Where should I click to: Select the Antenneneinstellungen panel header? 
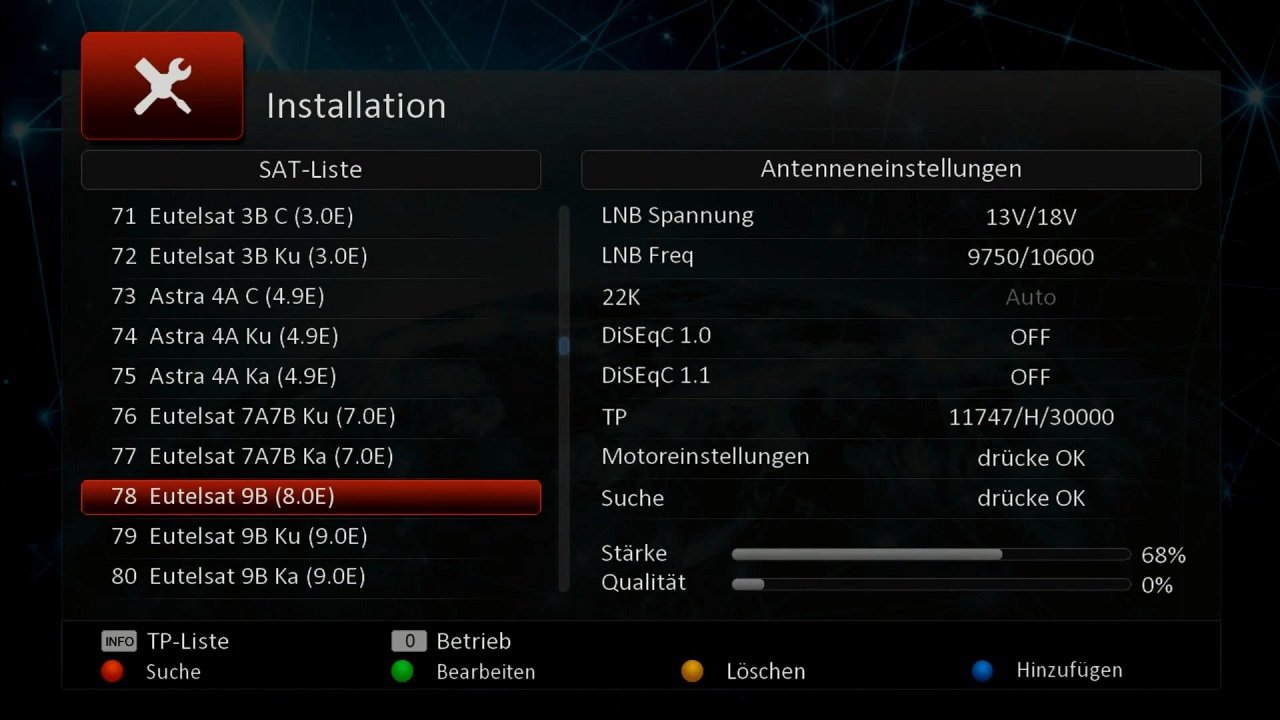[x=890, y=169]
